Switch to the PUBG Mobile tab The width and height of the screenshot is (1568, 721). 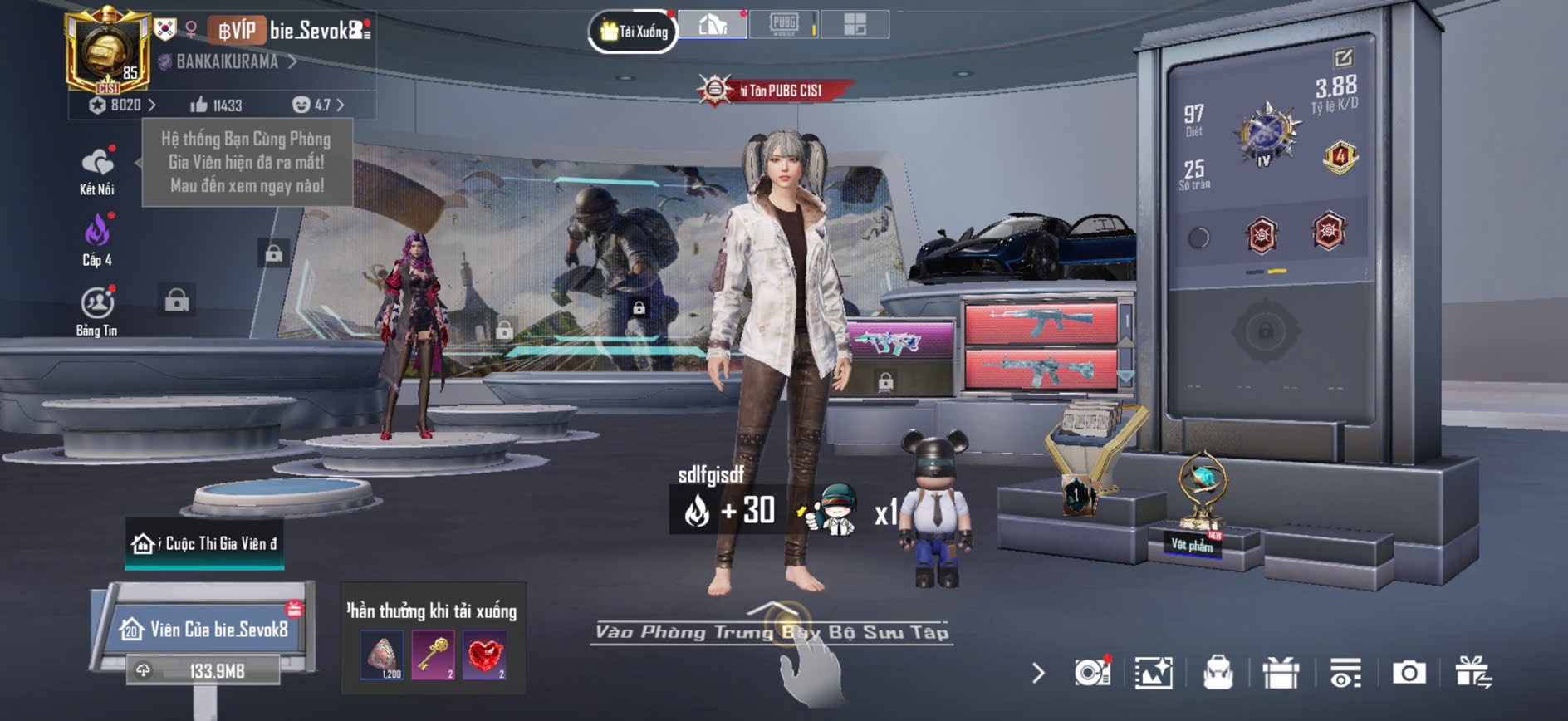point(783,24)
